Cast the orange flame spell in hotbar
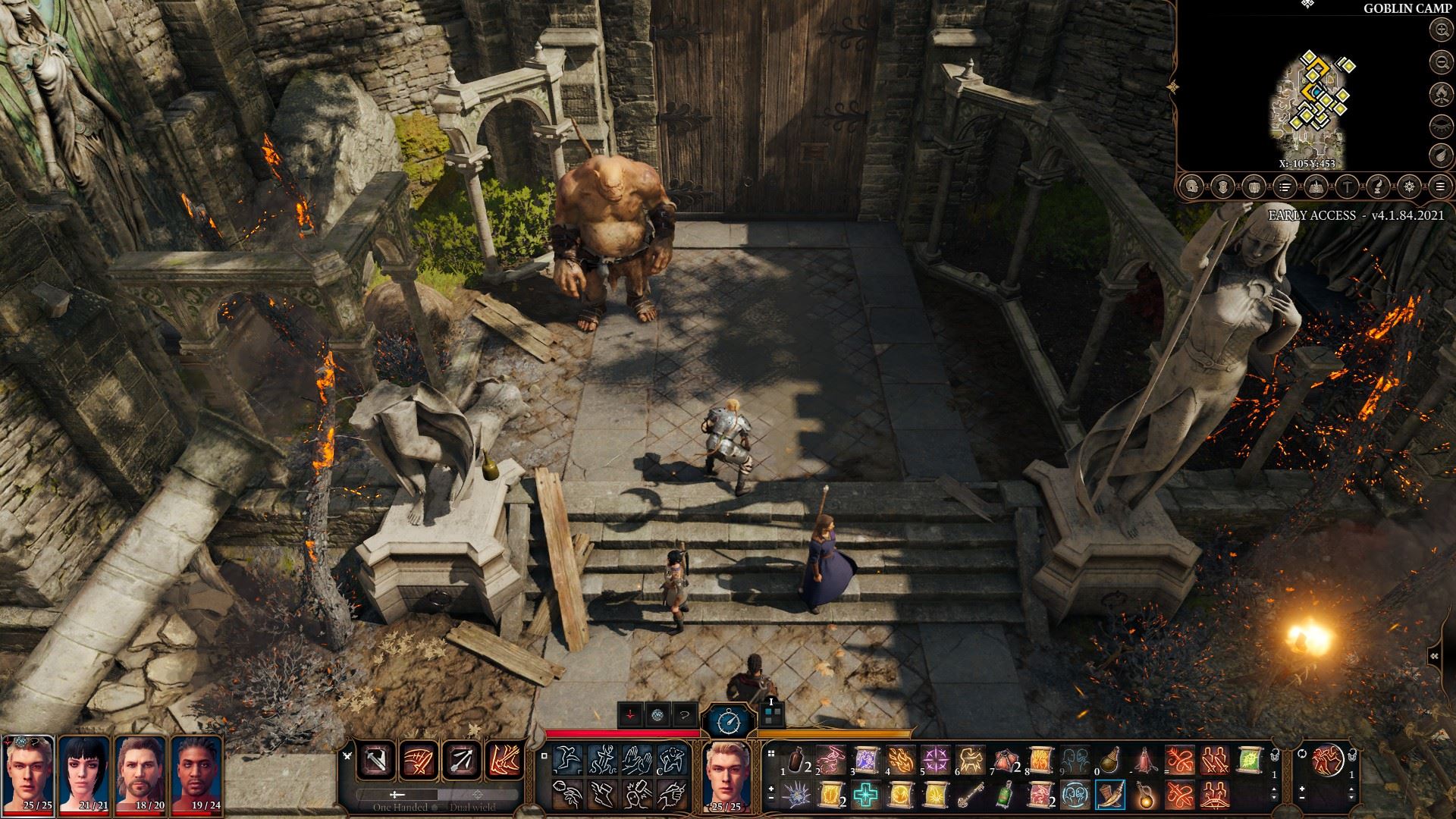The height and width of the screenshot is (819, 1456). [899, 760]
